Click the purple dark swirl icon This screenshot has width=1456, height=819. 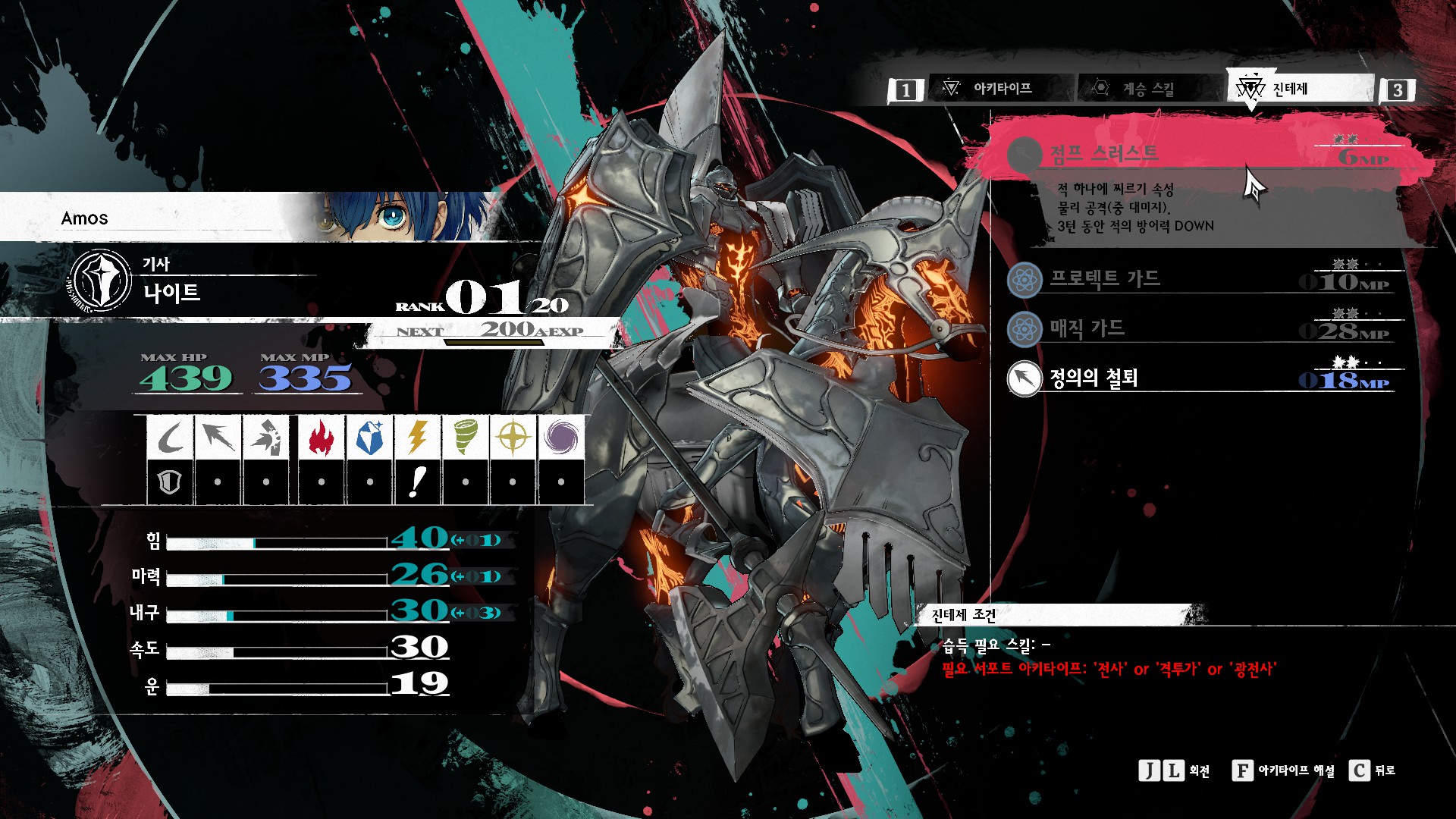(x=560, y=438)
